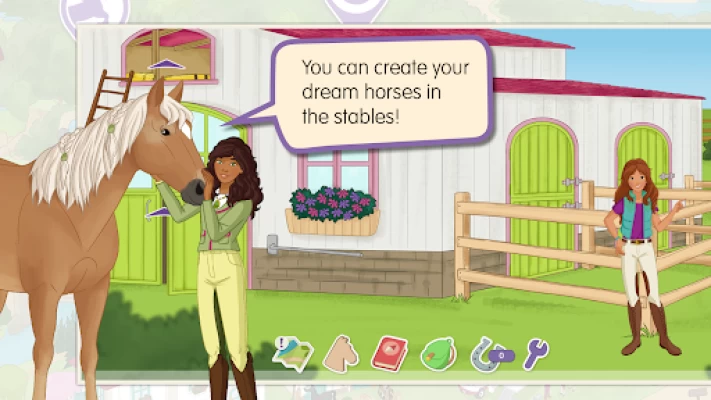Open the green backpack inventory

(438, 352)
